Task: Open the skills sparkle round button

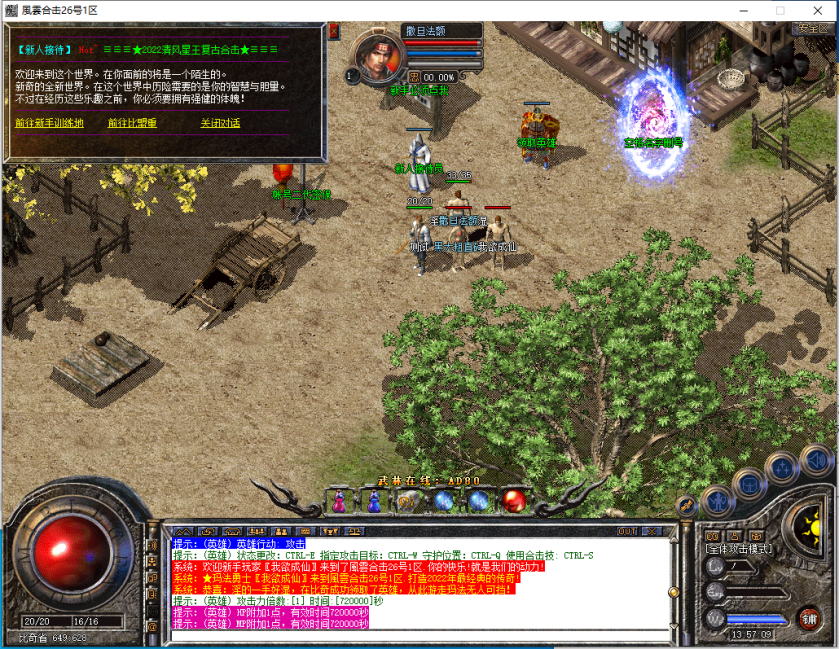Action: (781, 467)
